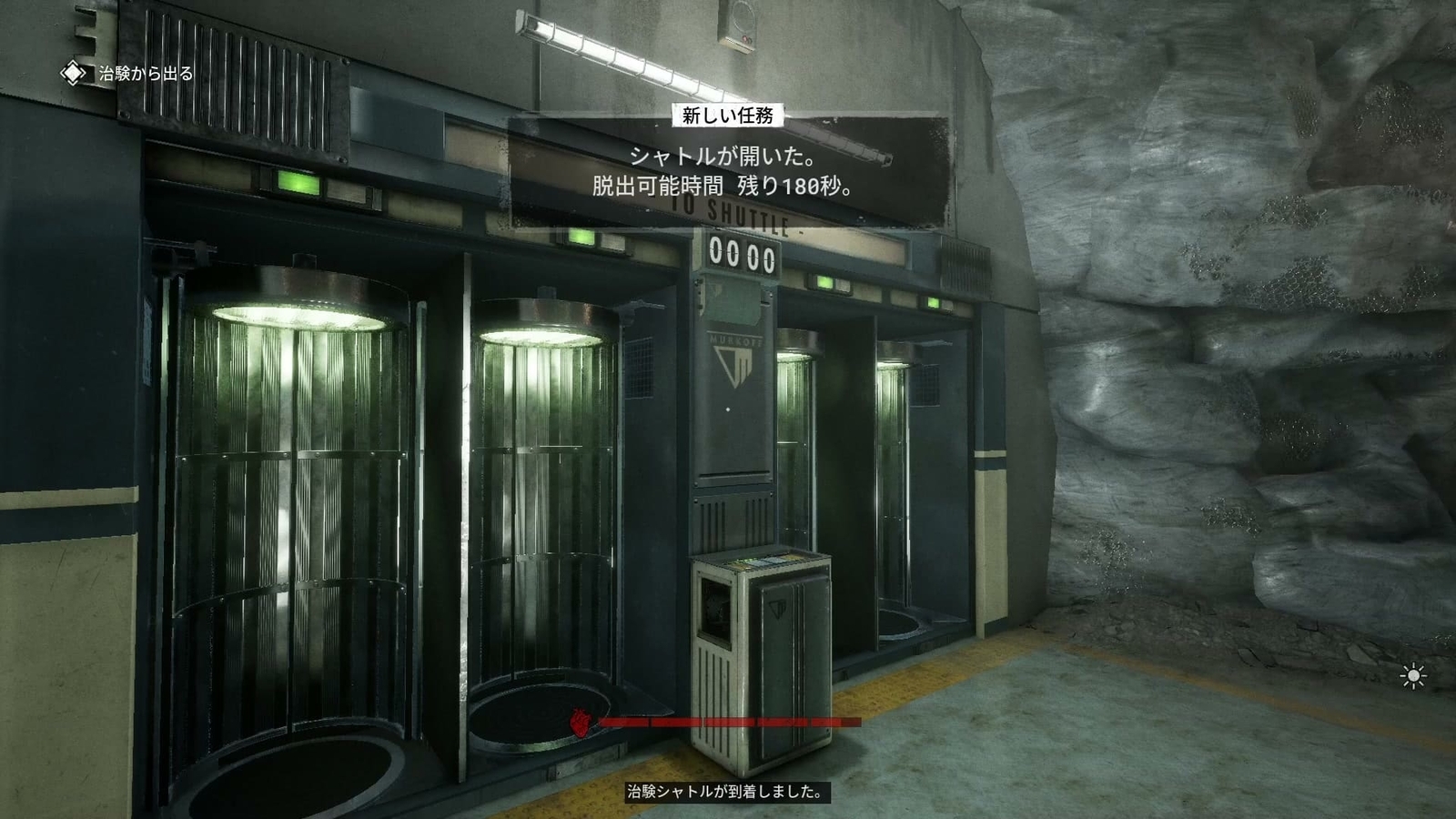Click the red health bar at the bottom
Viewport: 1456px width, 819px height.
(x=728, y=723)
